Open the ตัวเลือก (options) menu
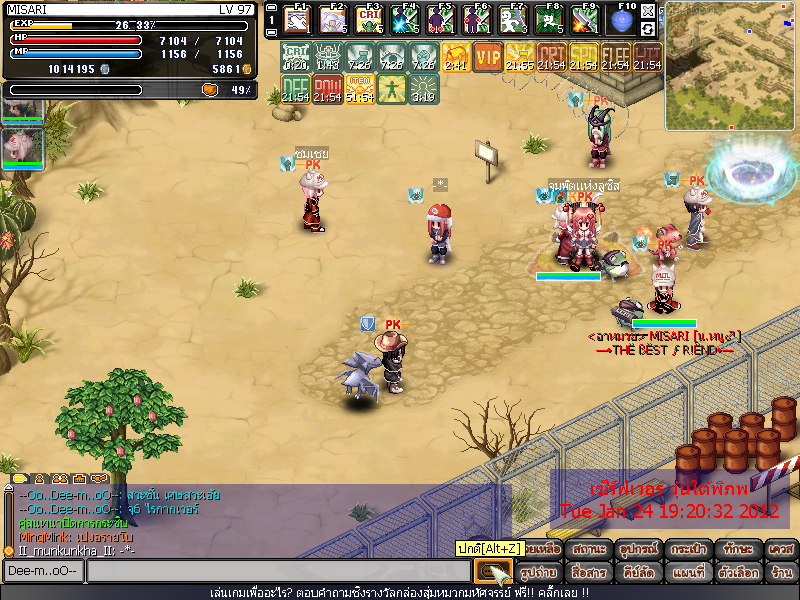The width and height of the screenshot is (800, 600). tap(735, 573)
